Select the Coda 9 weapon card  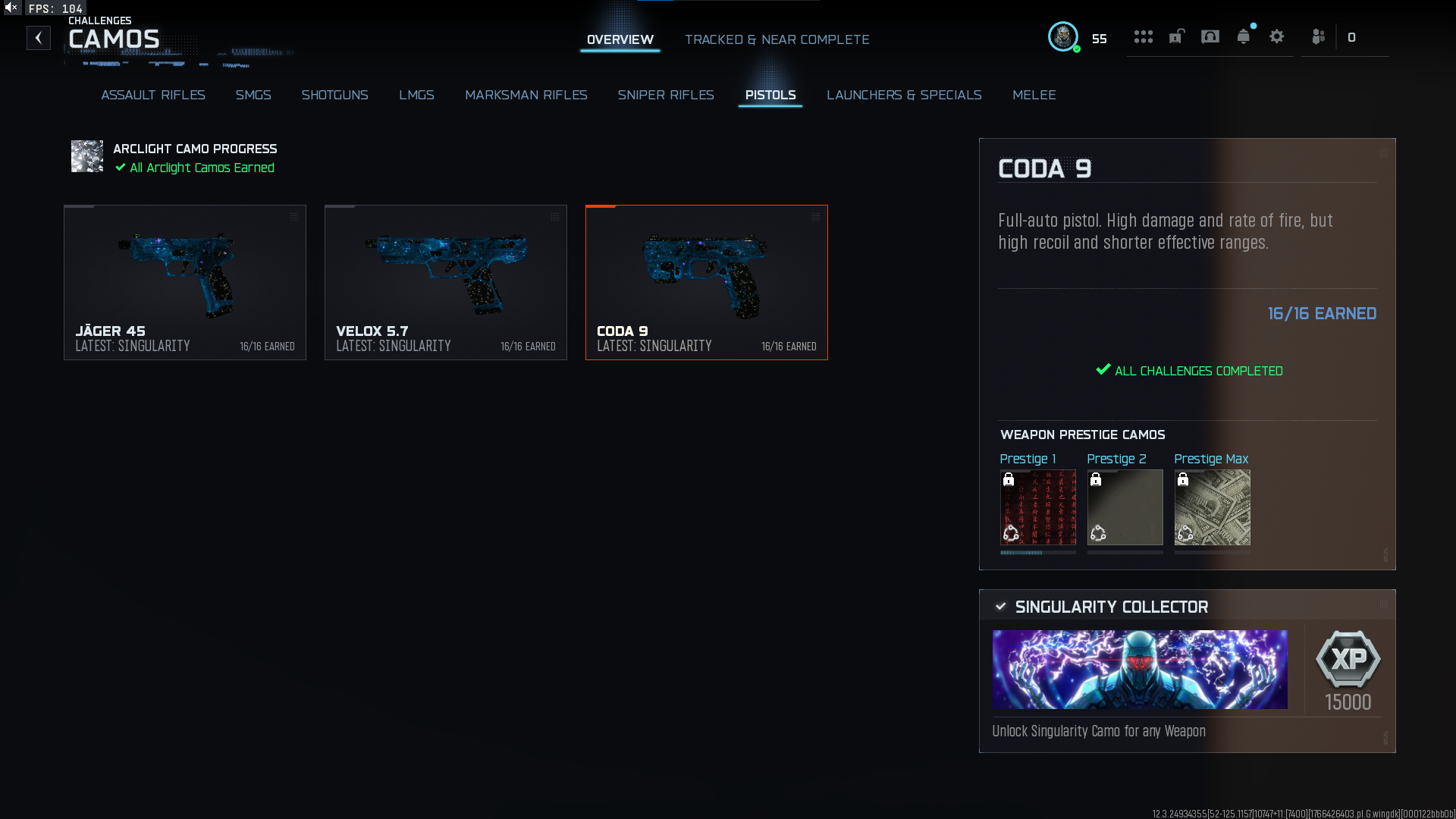707,282
